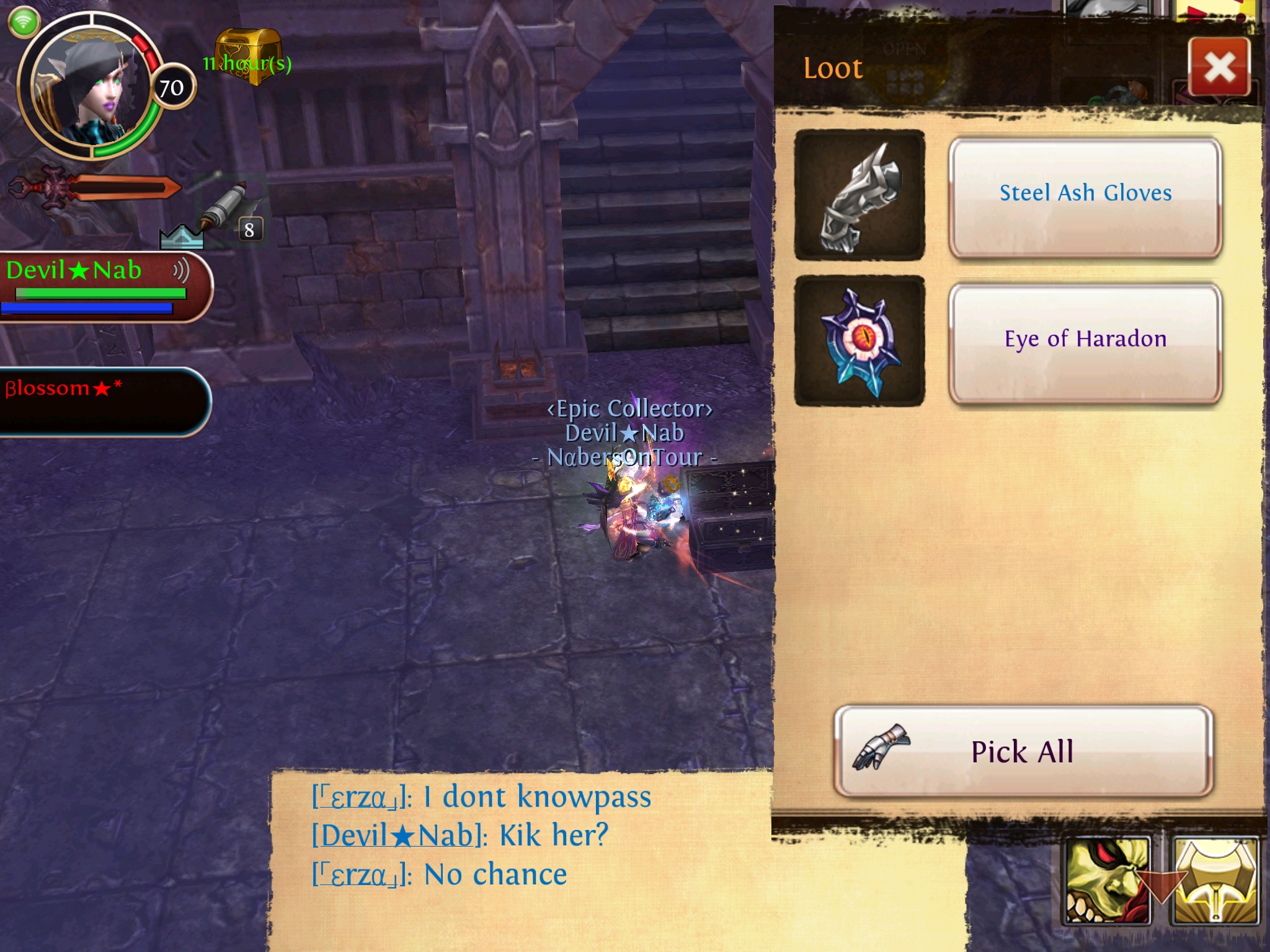Select the Eye of Haradon icon
This screenshot has width=1270, height=952.
click(x=859, y=342)
